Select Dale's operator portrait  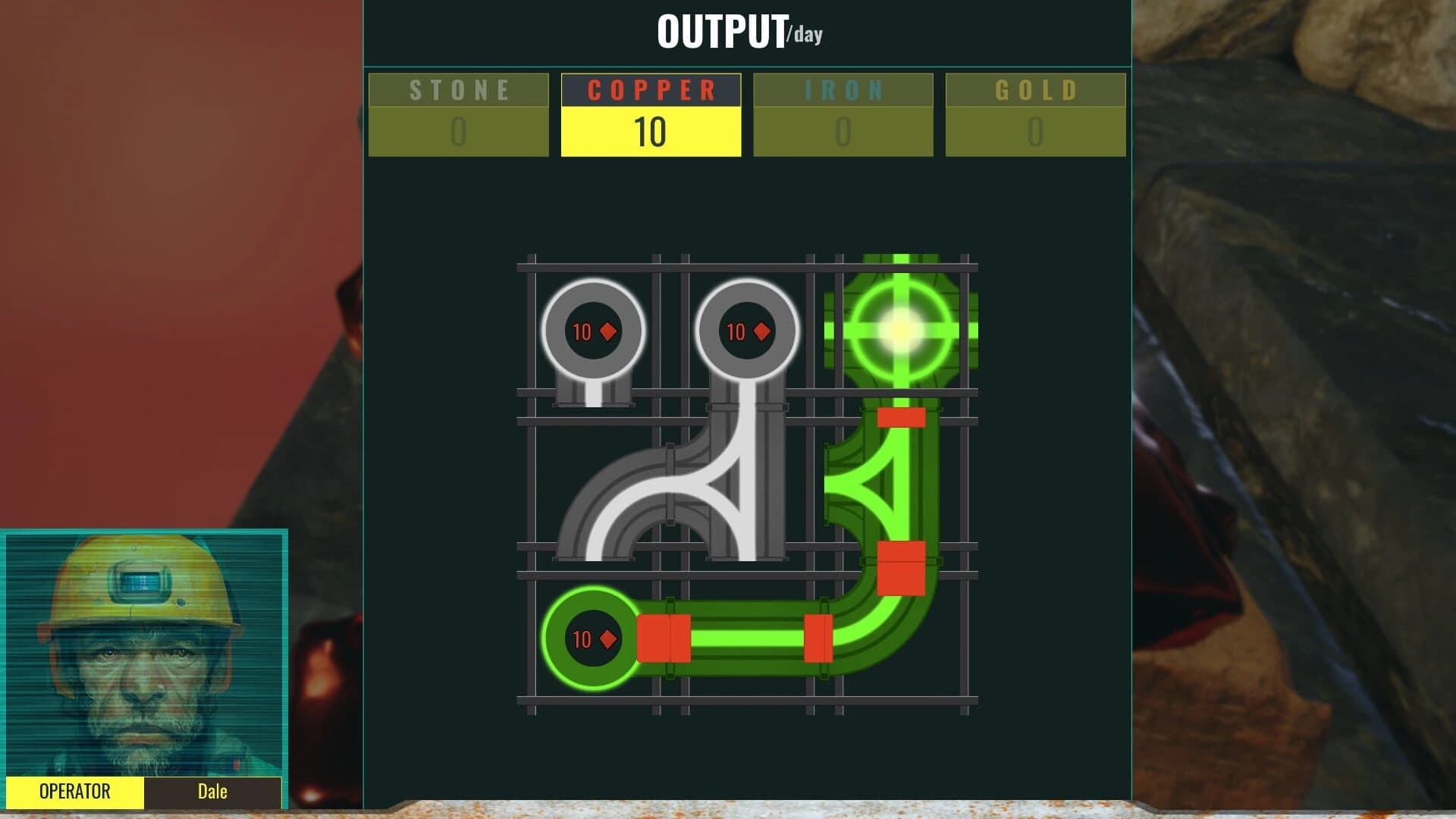(144, 652)
